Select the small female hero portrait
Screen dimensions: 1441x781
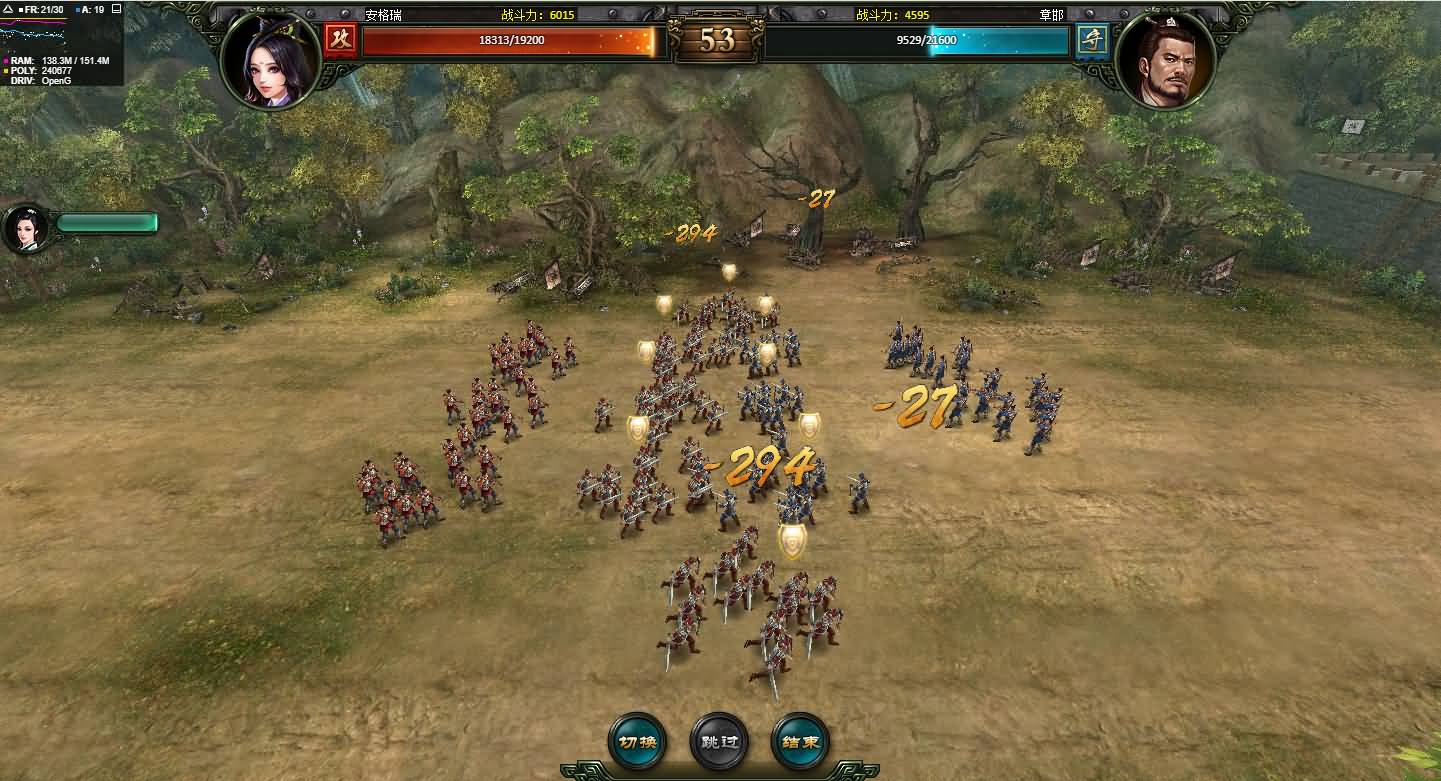tap(27, 229)
